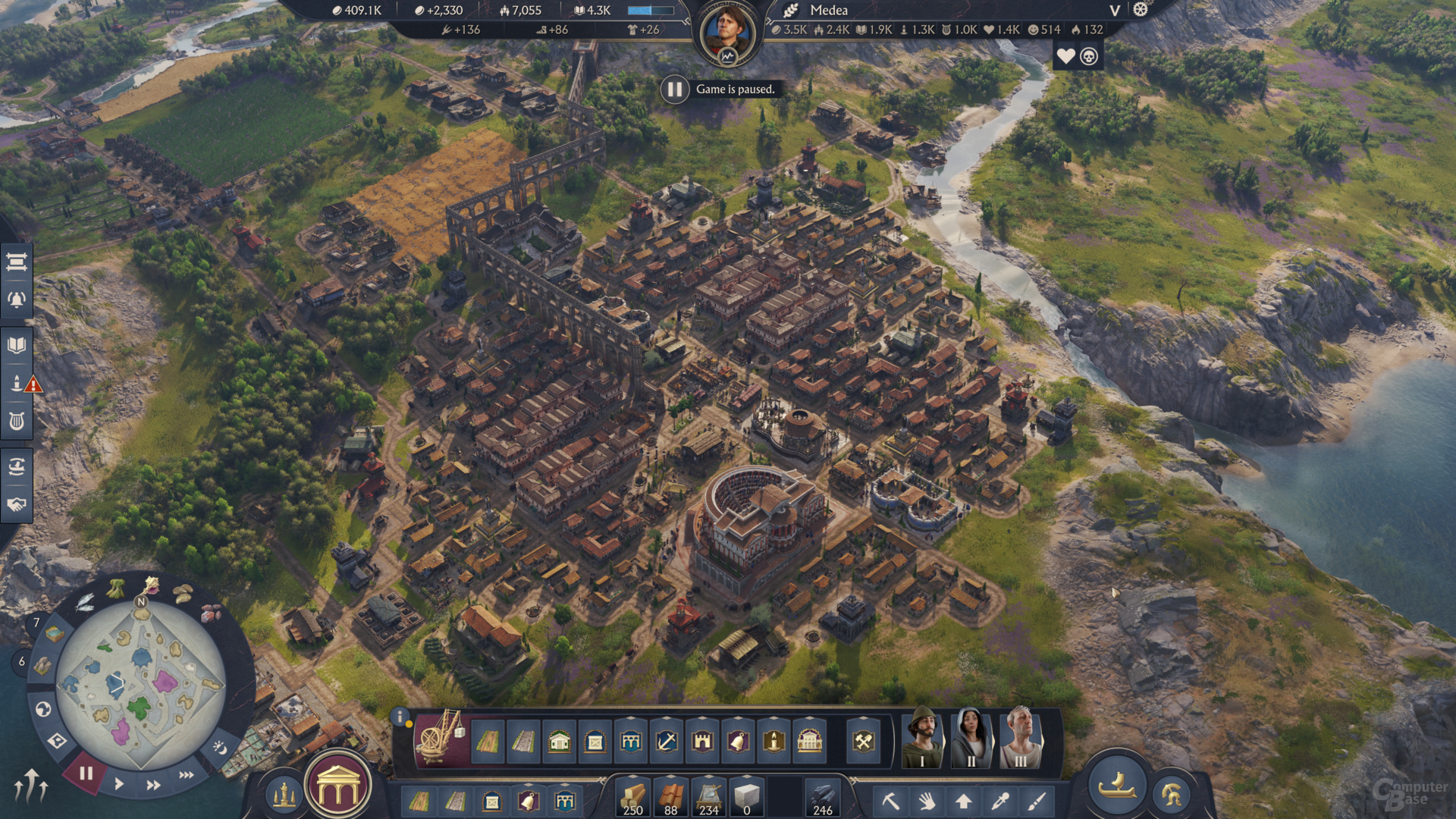Open the settings gear at top right
Viewport: 1456px width, 819px height.
1141,10
